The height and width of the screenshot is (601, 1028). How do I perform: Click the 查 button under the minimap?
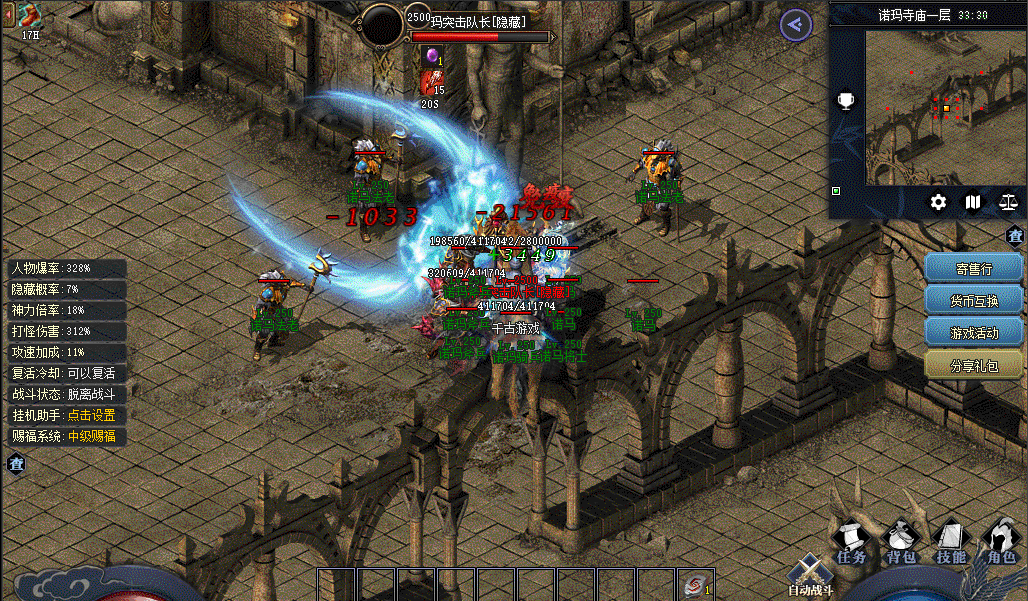[1015, 236]
